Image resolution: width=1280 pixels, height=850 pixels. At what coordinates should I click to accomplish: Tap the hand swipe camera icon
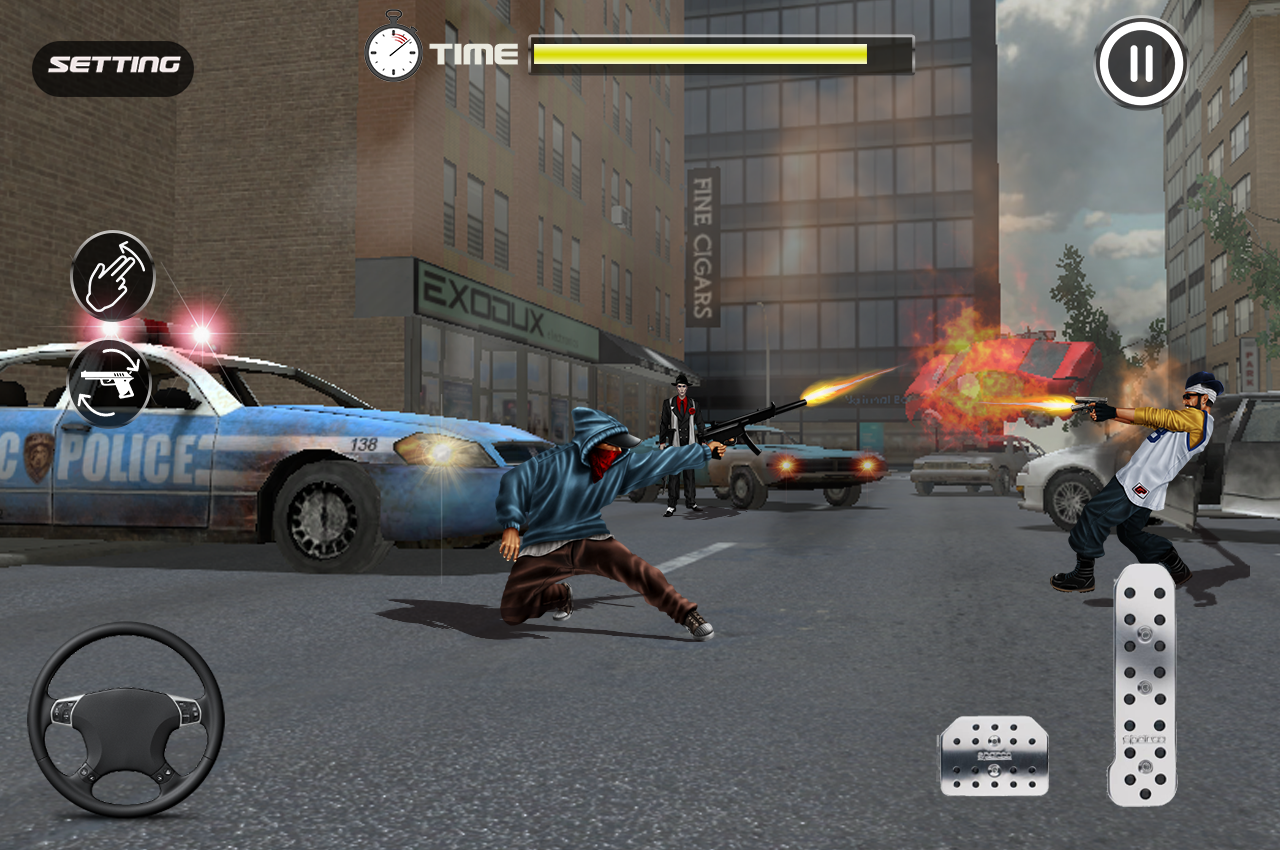[x=113, y=276]
